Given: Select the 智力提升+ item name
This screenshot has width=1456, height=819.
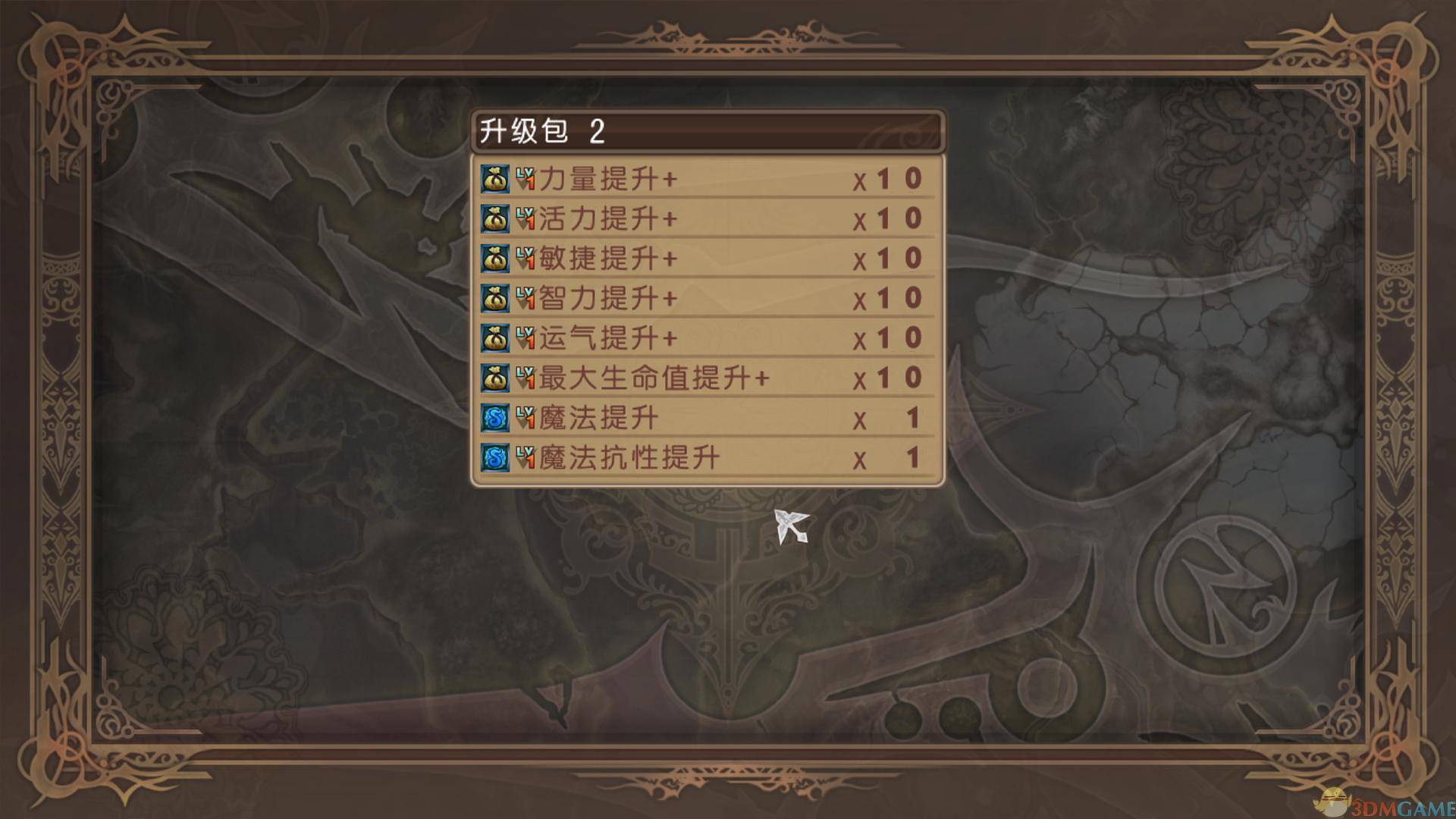Looking at the screenshot, I should pyautogui.click(x=607, y=300).
